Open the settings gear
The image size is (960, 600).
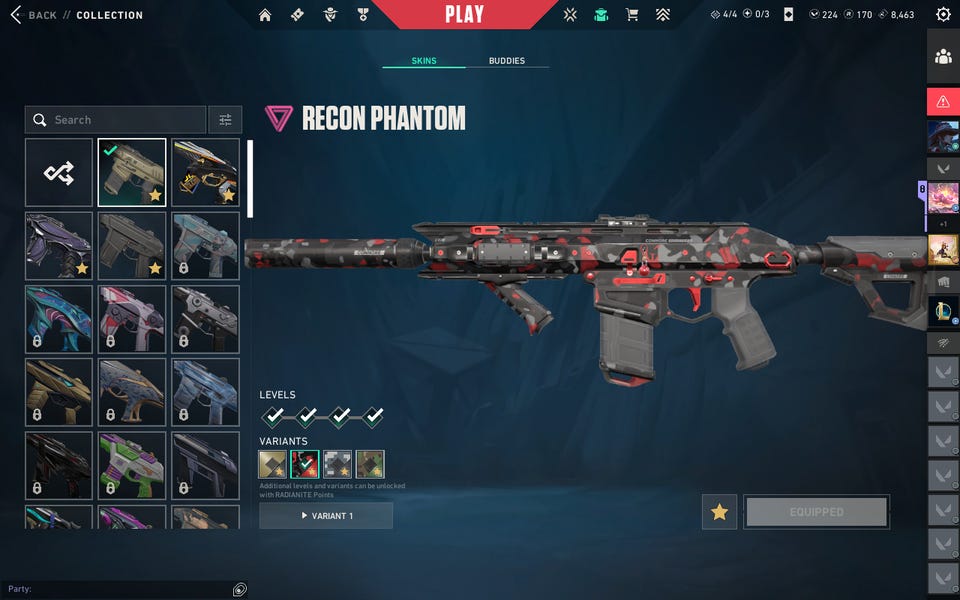tap(943, 15)
